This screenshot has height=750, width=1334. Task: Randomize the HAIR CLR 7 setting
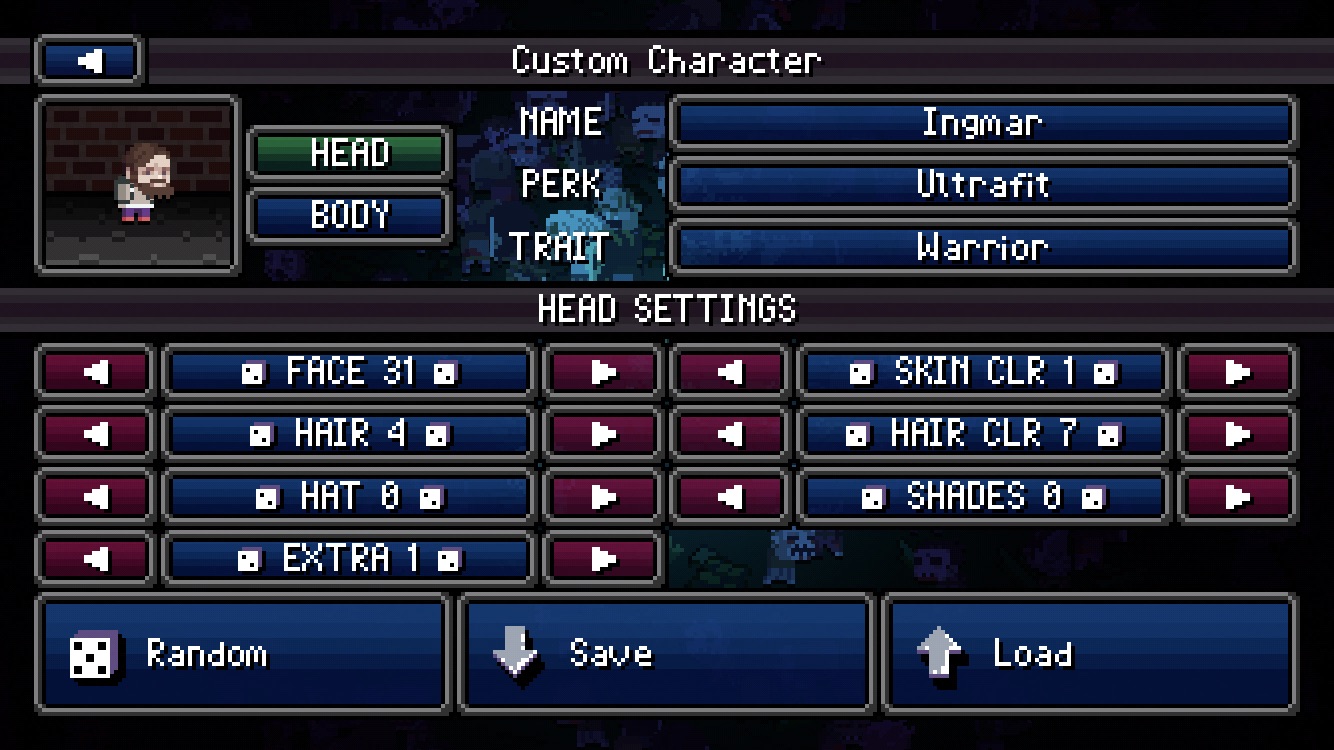click(982, 434)
